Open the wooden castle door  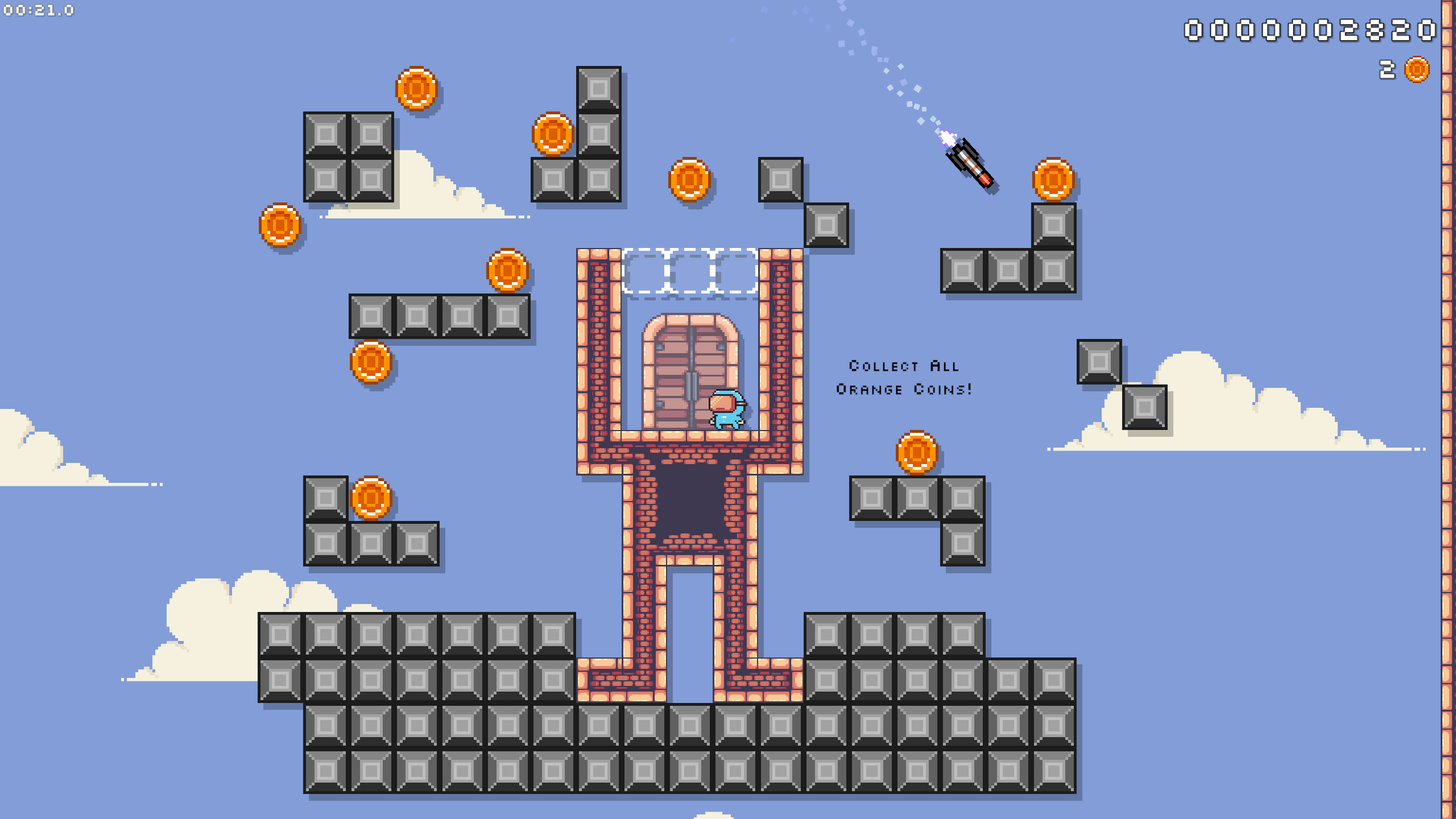(x=689, y=370)
